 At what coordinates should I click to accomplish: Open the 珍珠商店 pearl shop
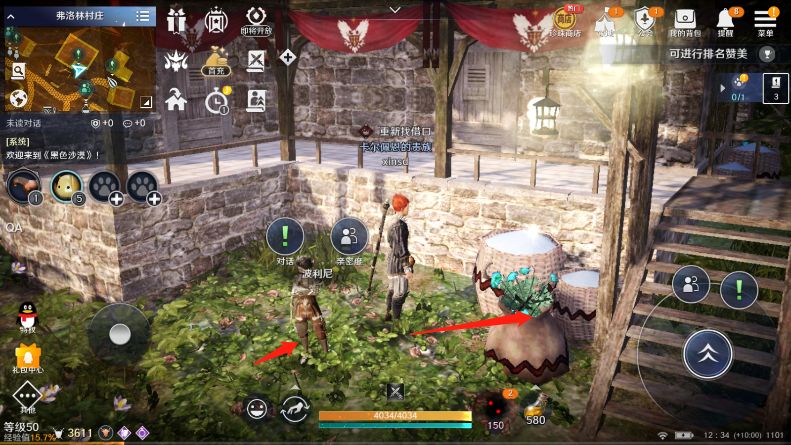click(x=566, y=20)
